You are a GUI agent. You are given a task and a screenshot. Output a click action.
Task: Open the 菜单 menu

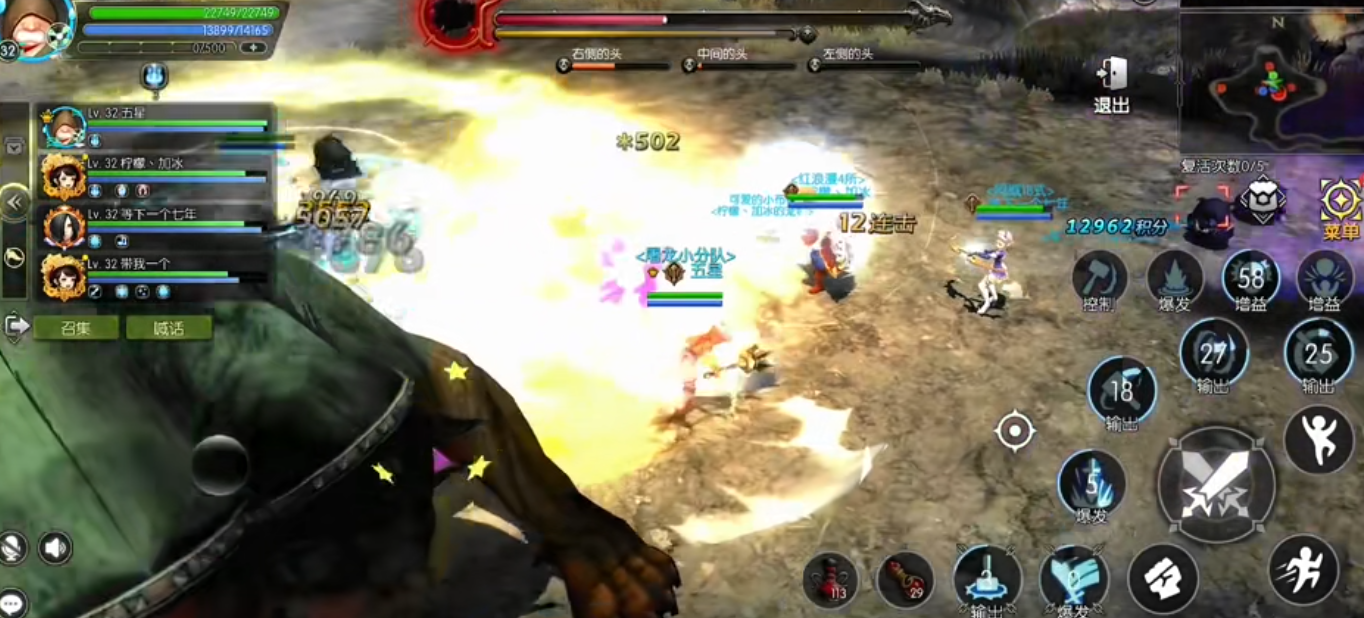pos(1340,208)
